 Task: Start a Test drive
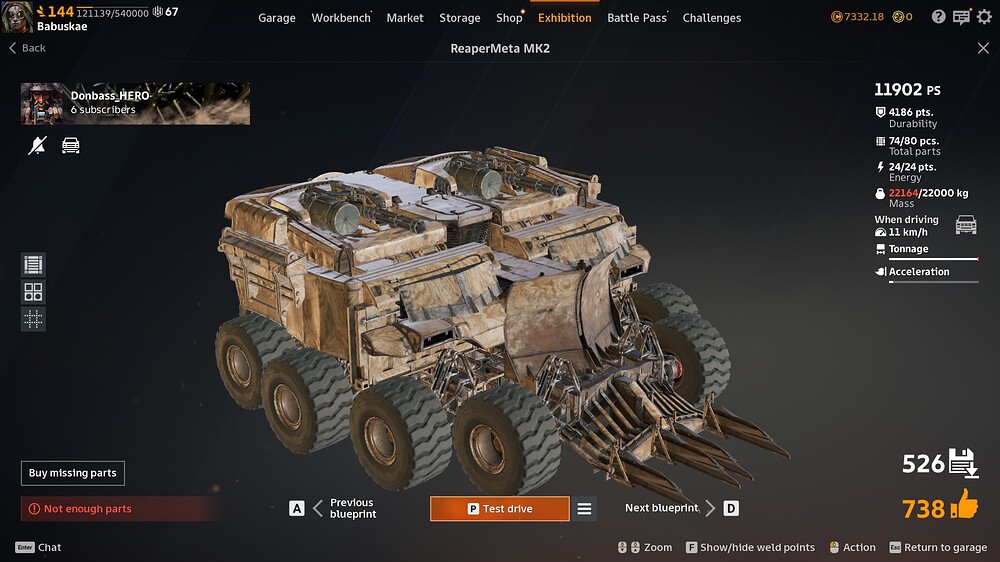[x=500, y=509]
